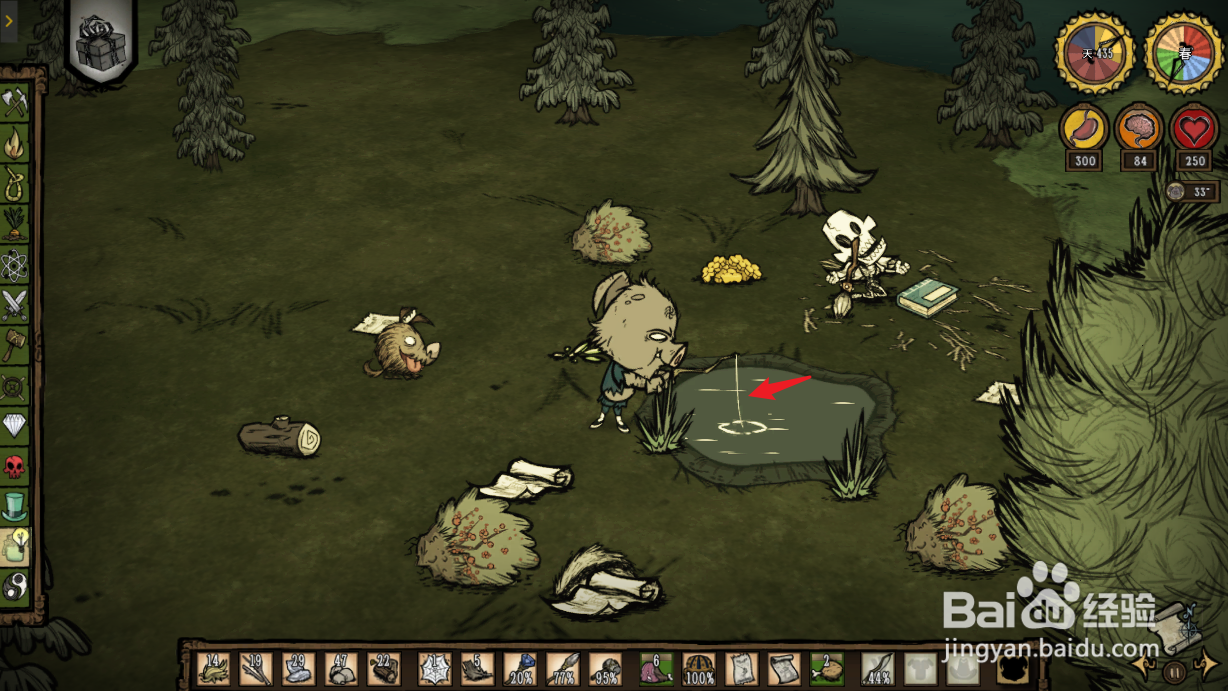Select the cut grass stack of 14
The image size is (1228, 691).
(214, 668)
